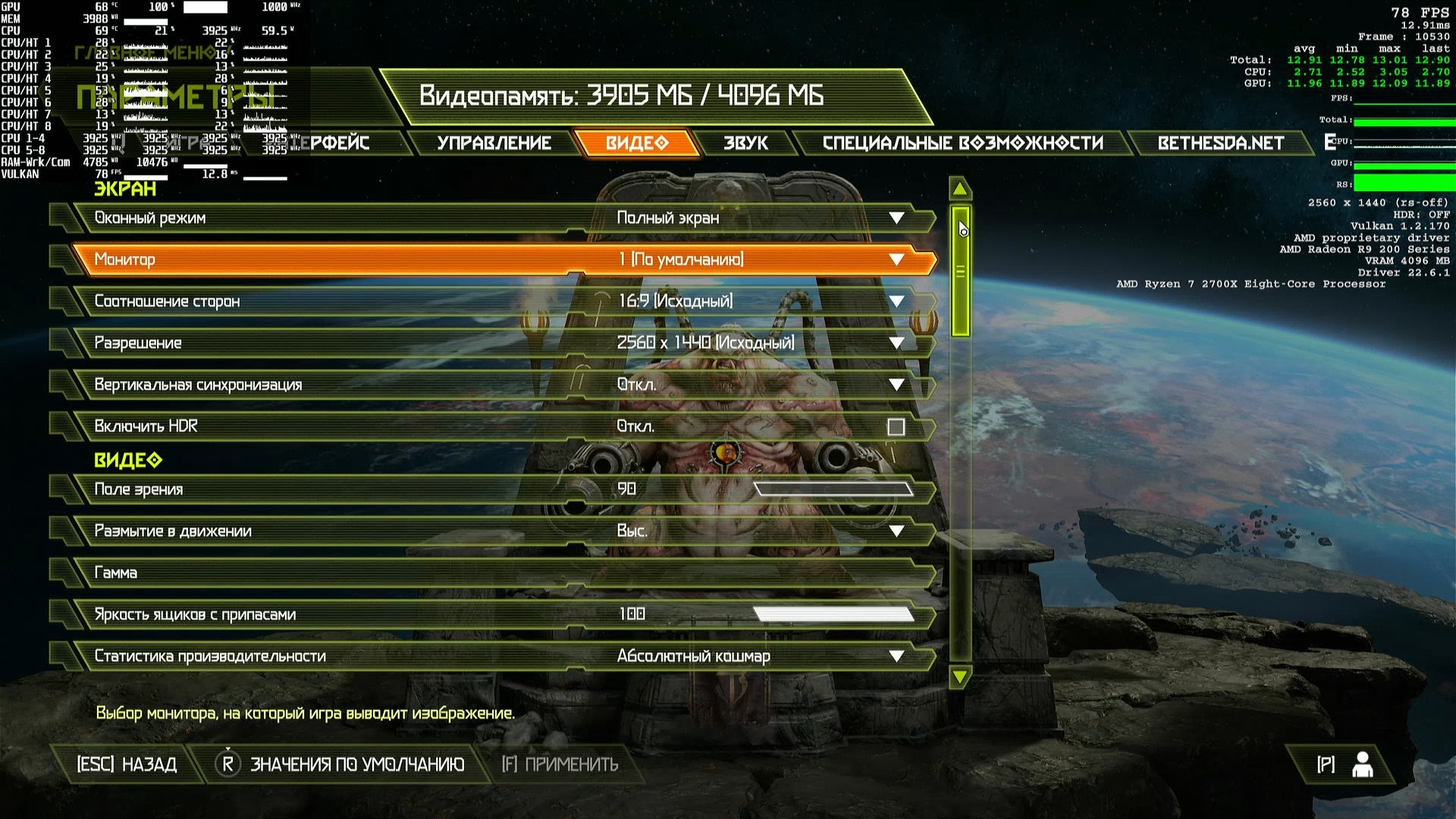The width and height of the screenshot is (1456, 819).
Task: Click the scroll up arrow
Action: click(960, 189)
